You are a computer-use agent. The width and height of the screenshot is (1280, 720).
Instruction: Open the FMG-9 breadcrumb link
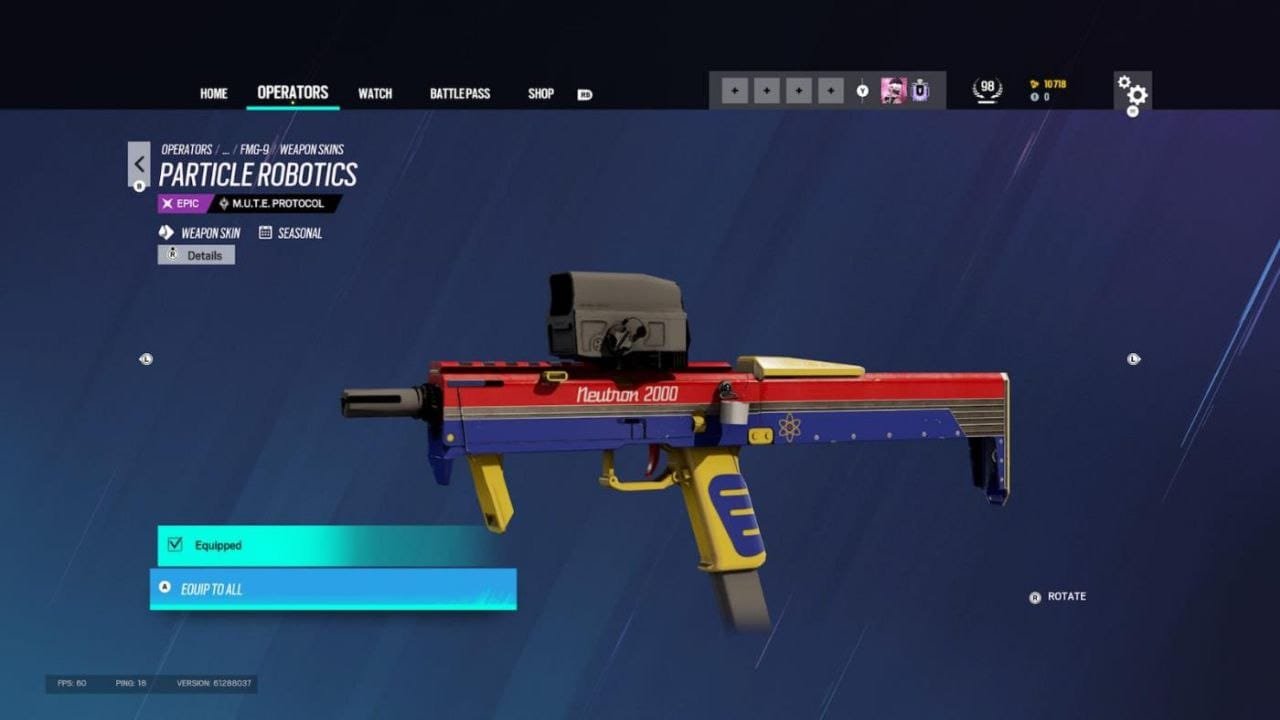(x=254, y=150)
